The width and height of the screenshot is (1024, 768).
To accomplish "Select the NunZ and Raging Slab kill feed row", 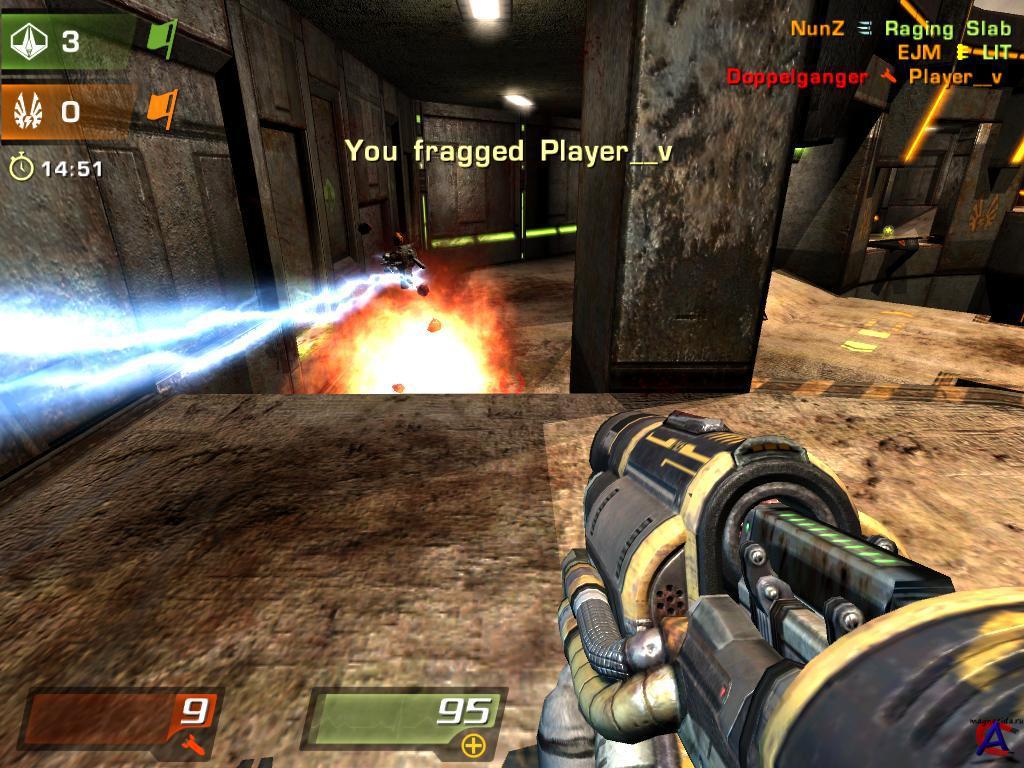I will [900, 29].
